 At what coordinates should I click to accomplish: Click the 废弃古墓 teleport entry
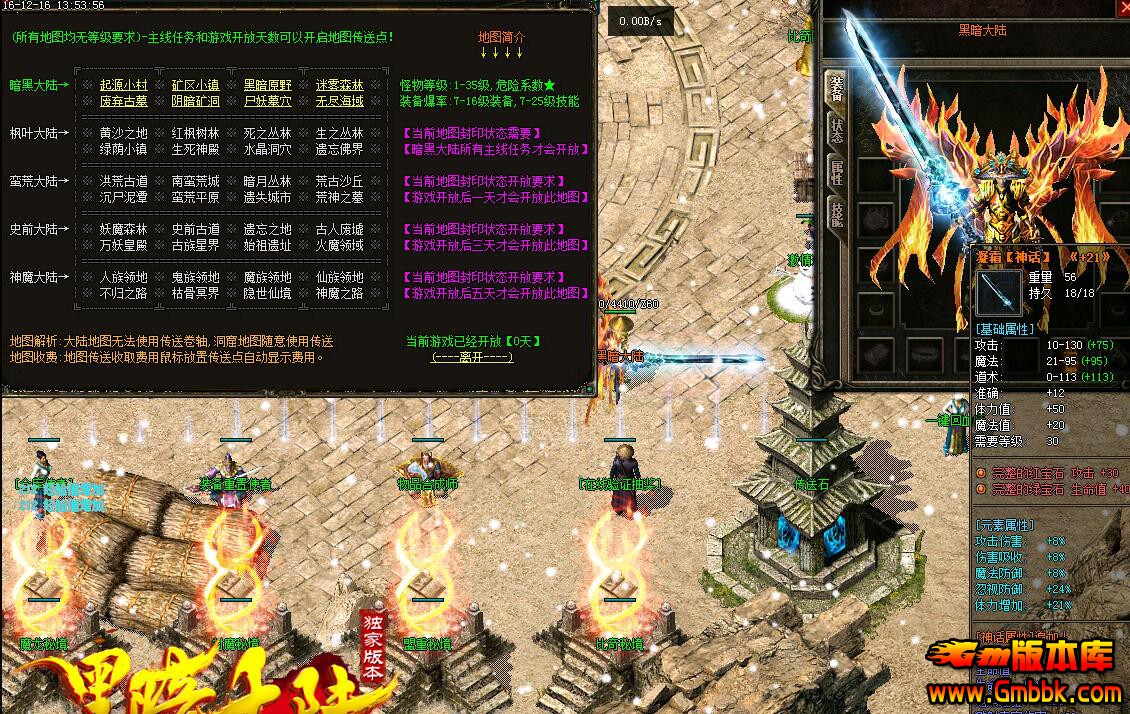(123, 101)
